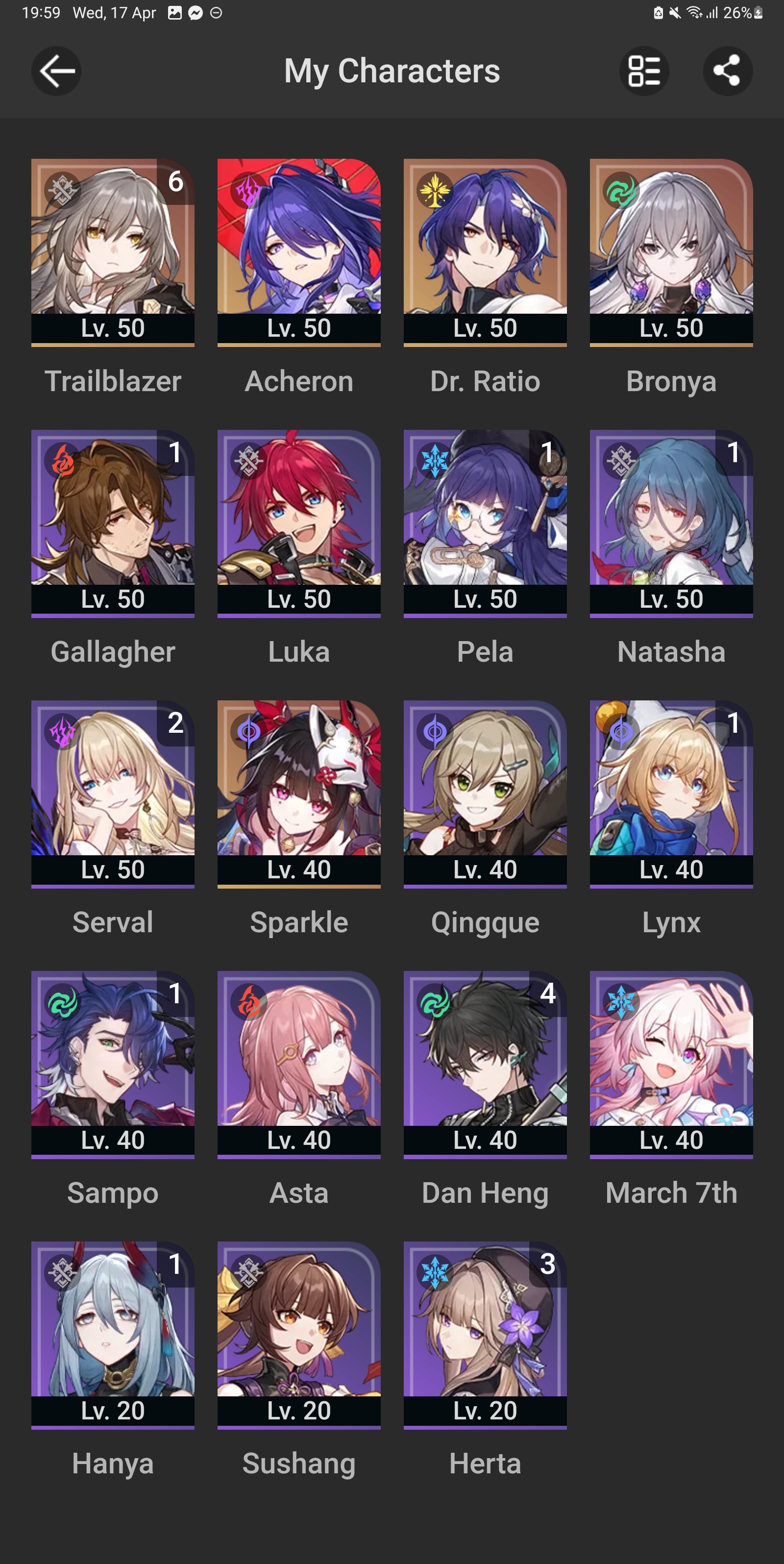Tap the name label Sushang
Image resolution: width=784 pixels, height=1564 pixels.
(x=298, y=1463)
